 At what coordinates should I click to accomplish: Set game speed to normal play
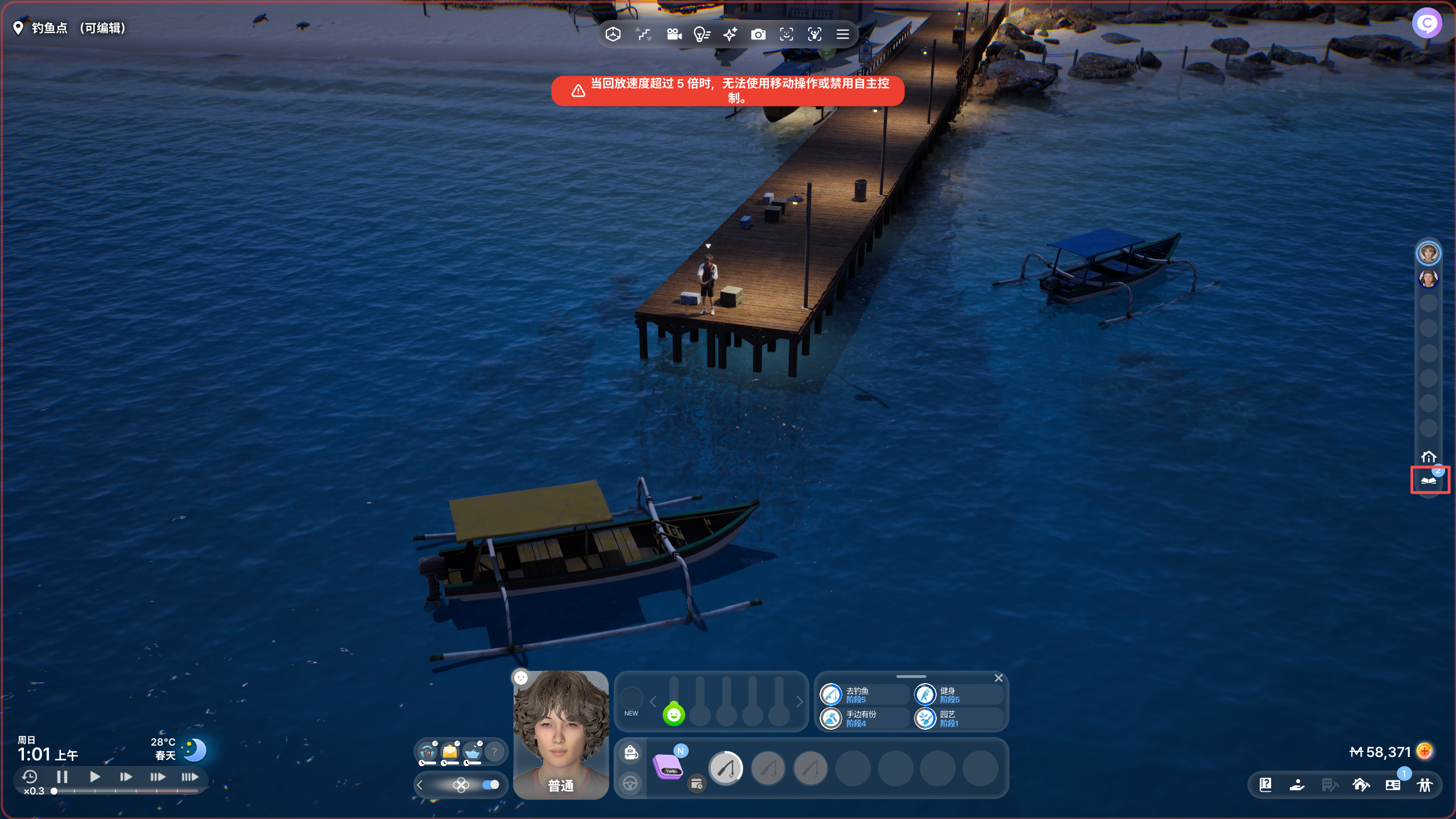[x=95, y=776]
